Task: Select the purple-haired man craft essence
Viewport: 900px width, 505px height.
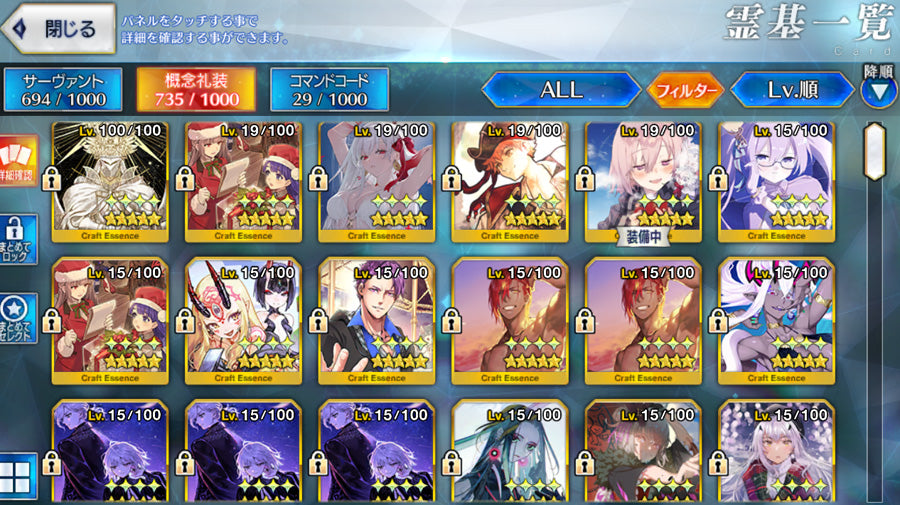Action: pyautogui.click(x=377, y=320)
